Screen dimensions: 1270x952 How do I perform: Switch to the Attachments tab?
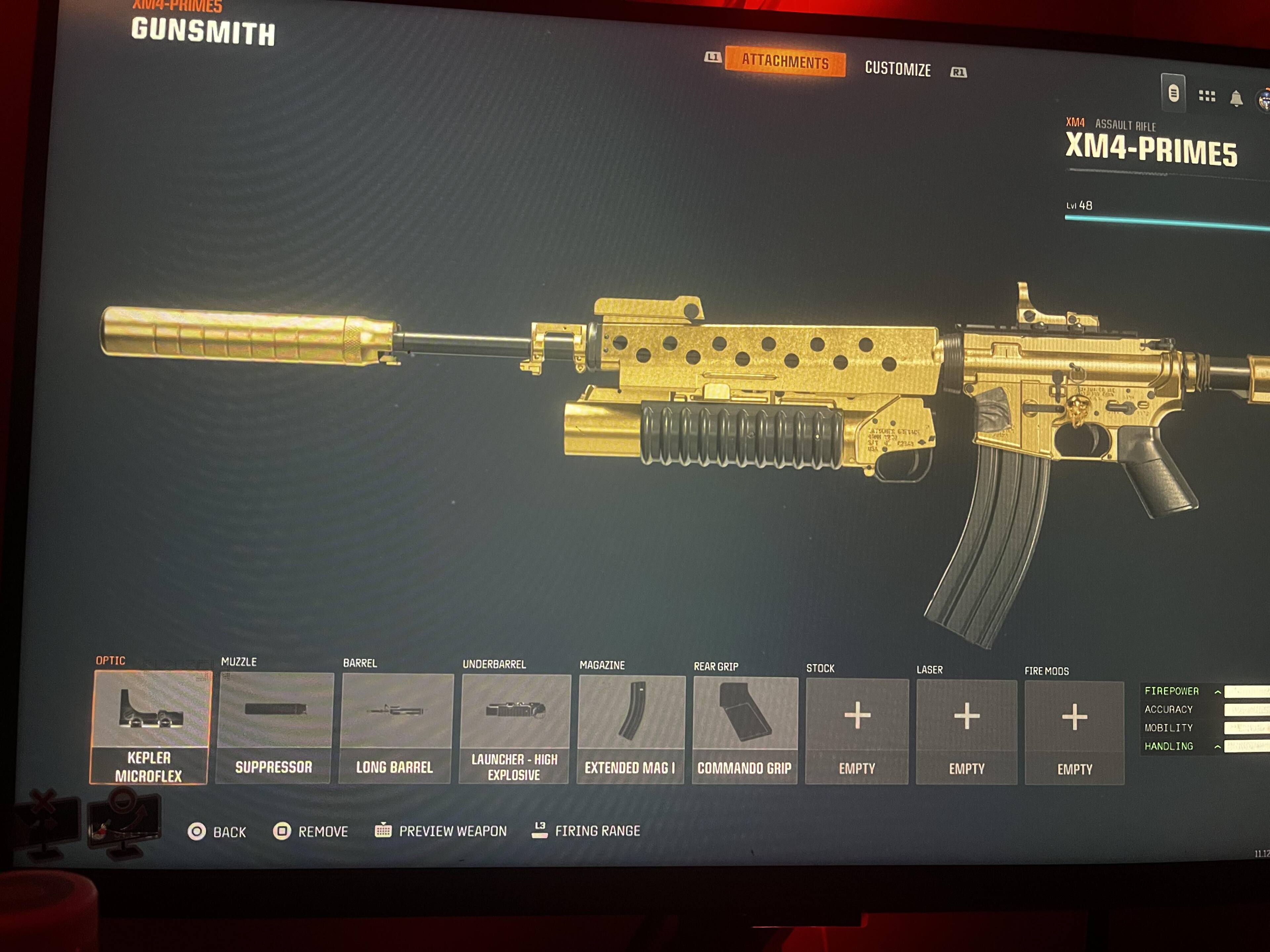[784, 61]
